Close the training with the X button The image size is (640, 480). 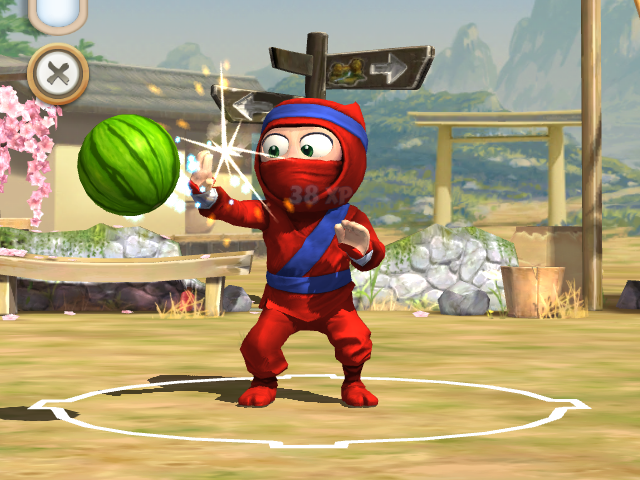58,73
